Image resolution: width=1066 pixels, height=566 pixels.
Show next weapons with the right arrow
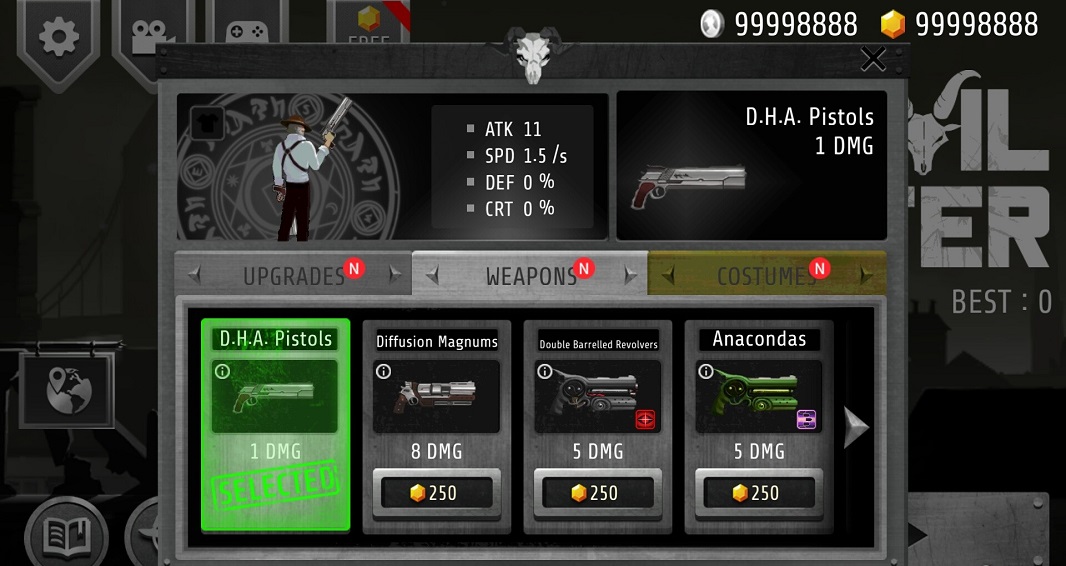click(x=856, y=427)
